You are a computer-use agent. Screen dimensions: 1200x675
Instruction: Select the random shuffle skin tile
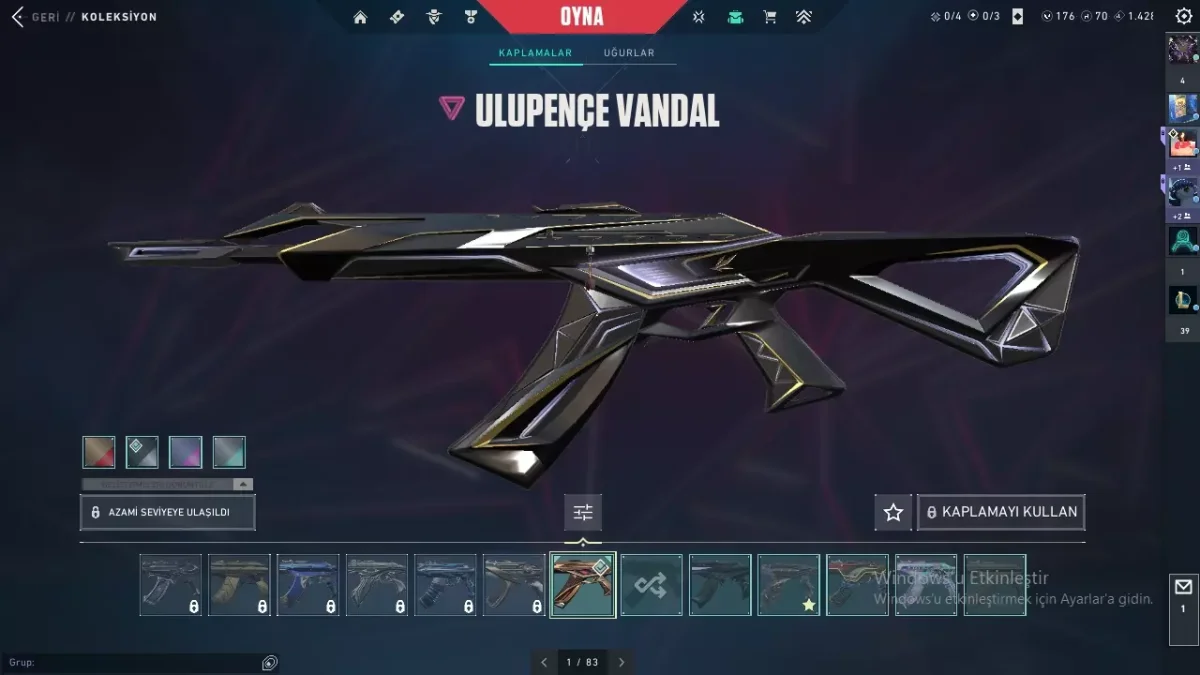[x=651, y=585]
